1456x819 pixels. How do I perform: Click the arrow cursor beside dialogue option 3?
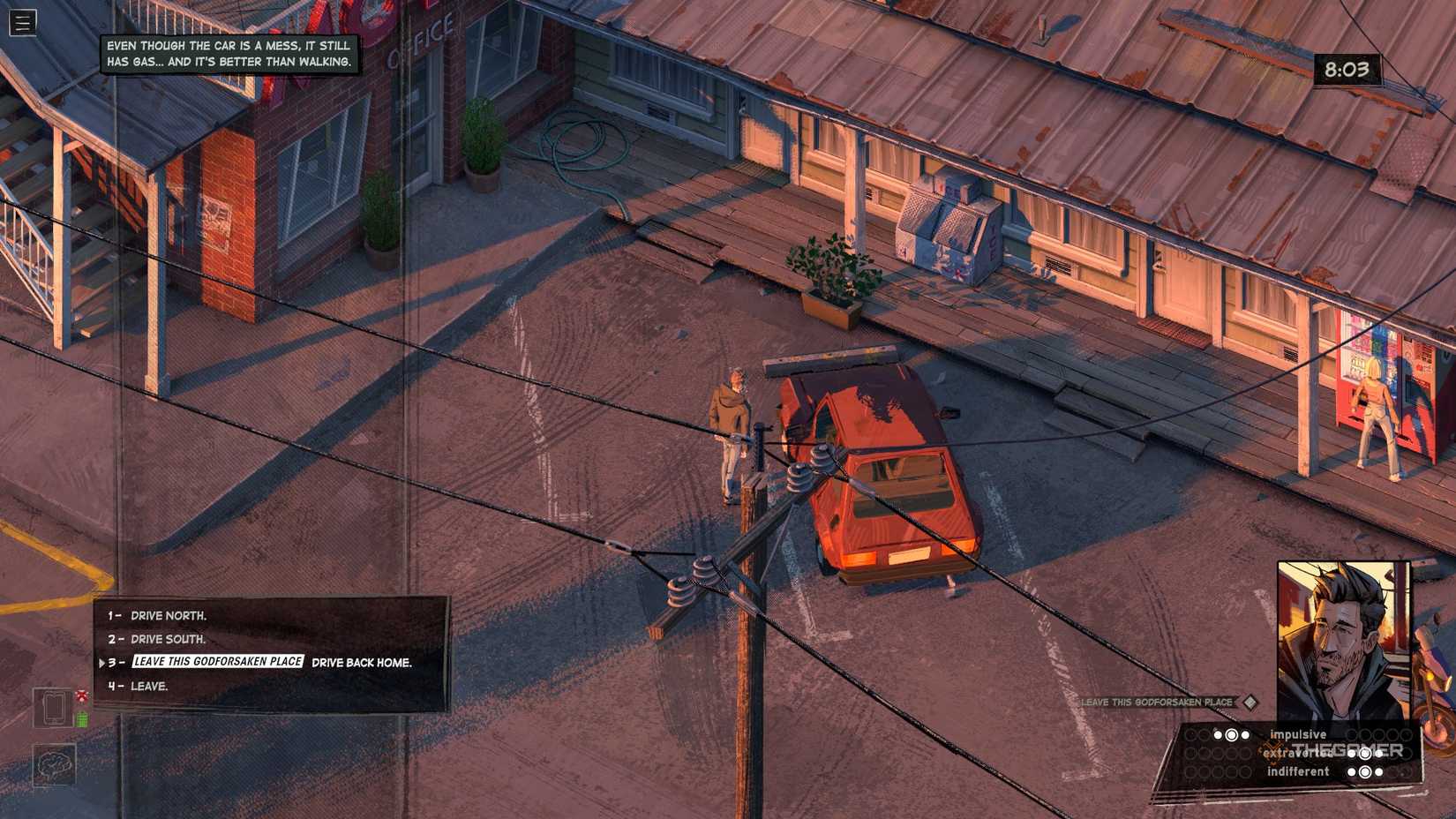click(x=103, y=661)
